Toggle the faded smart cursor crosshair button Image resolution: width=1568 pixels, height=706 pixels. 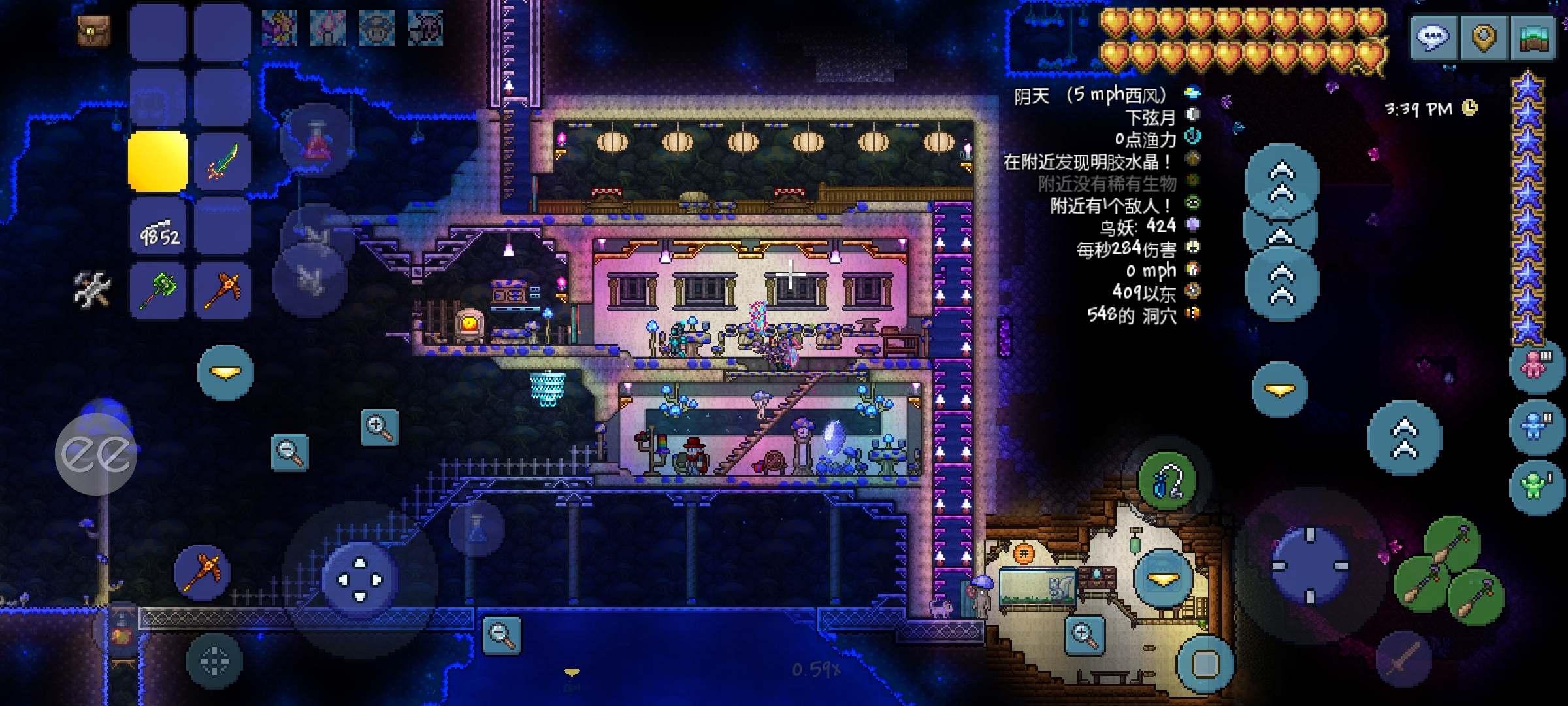(x=214, y=661)
